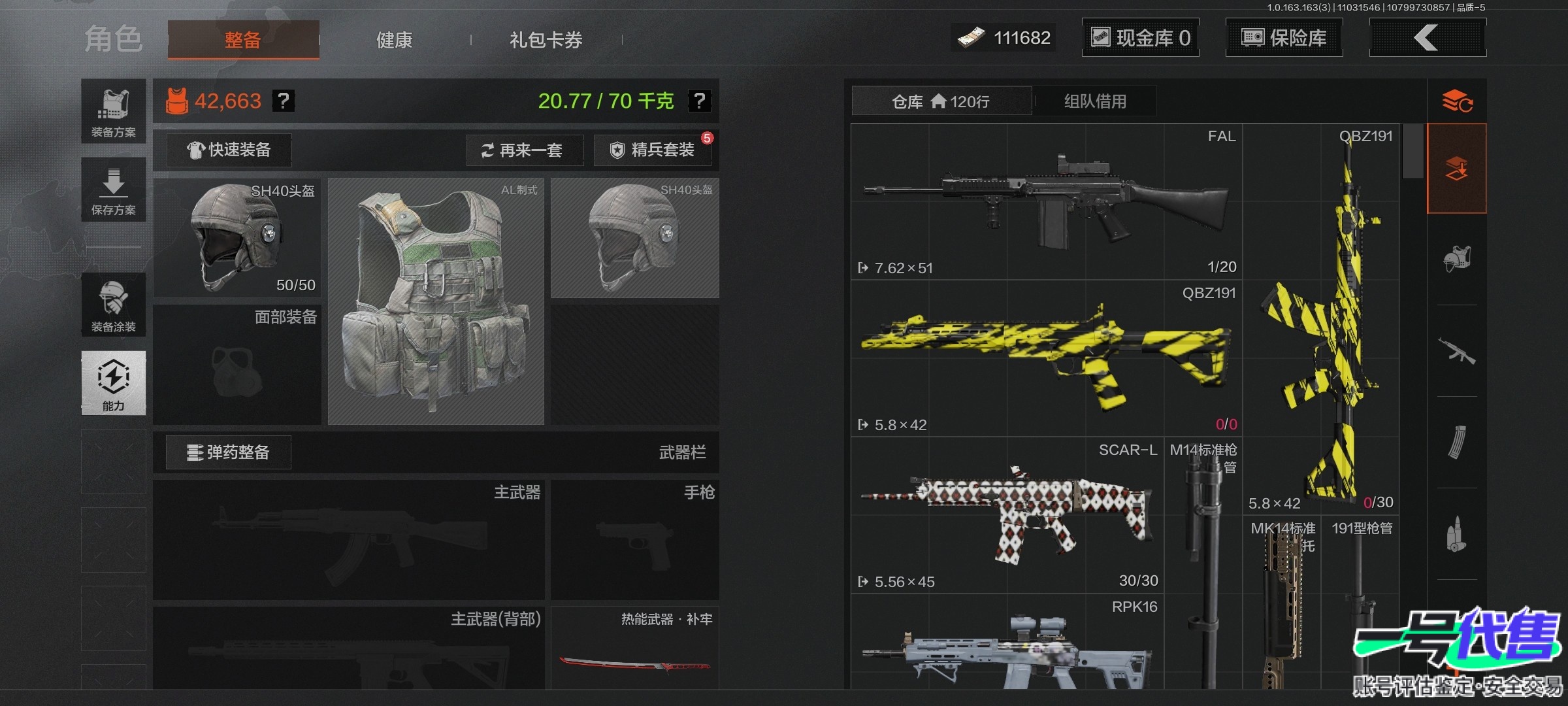Select the FAL rifle in storage
Viewport: 1568px width, 706px height.
coord(1046,201)
